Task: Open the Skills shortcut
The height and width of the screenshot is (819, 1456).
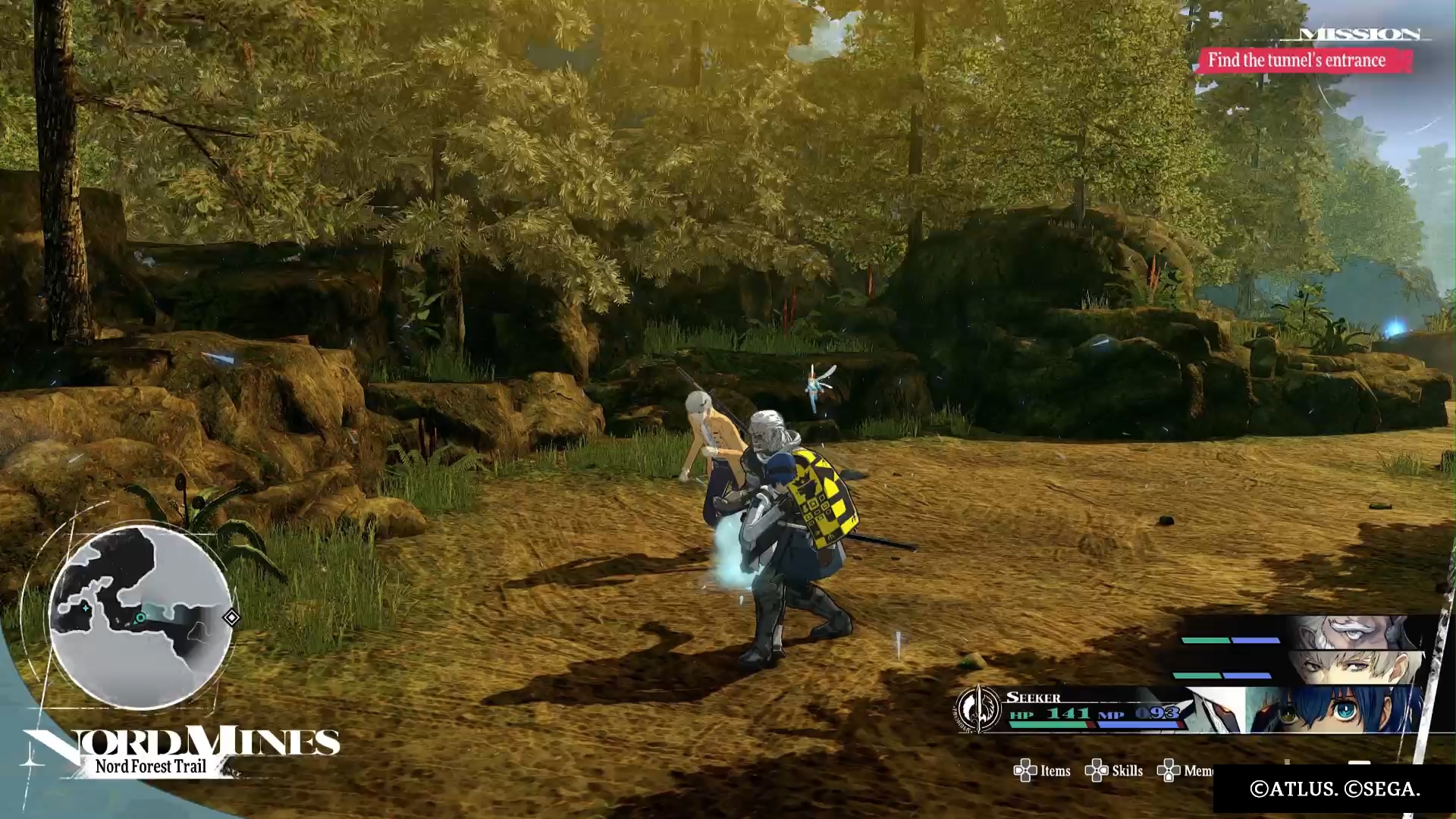Action: point(1115,771)
